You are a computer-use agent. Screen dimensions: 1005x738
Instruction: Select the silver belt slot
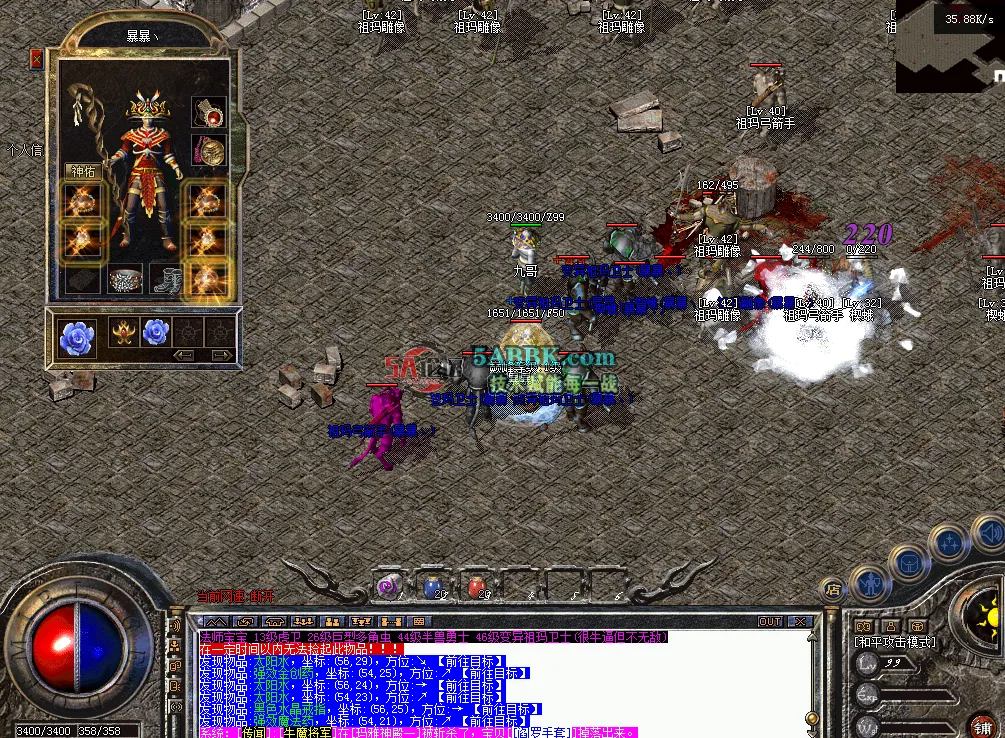point(126,280)
